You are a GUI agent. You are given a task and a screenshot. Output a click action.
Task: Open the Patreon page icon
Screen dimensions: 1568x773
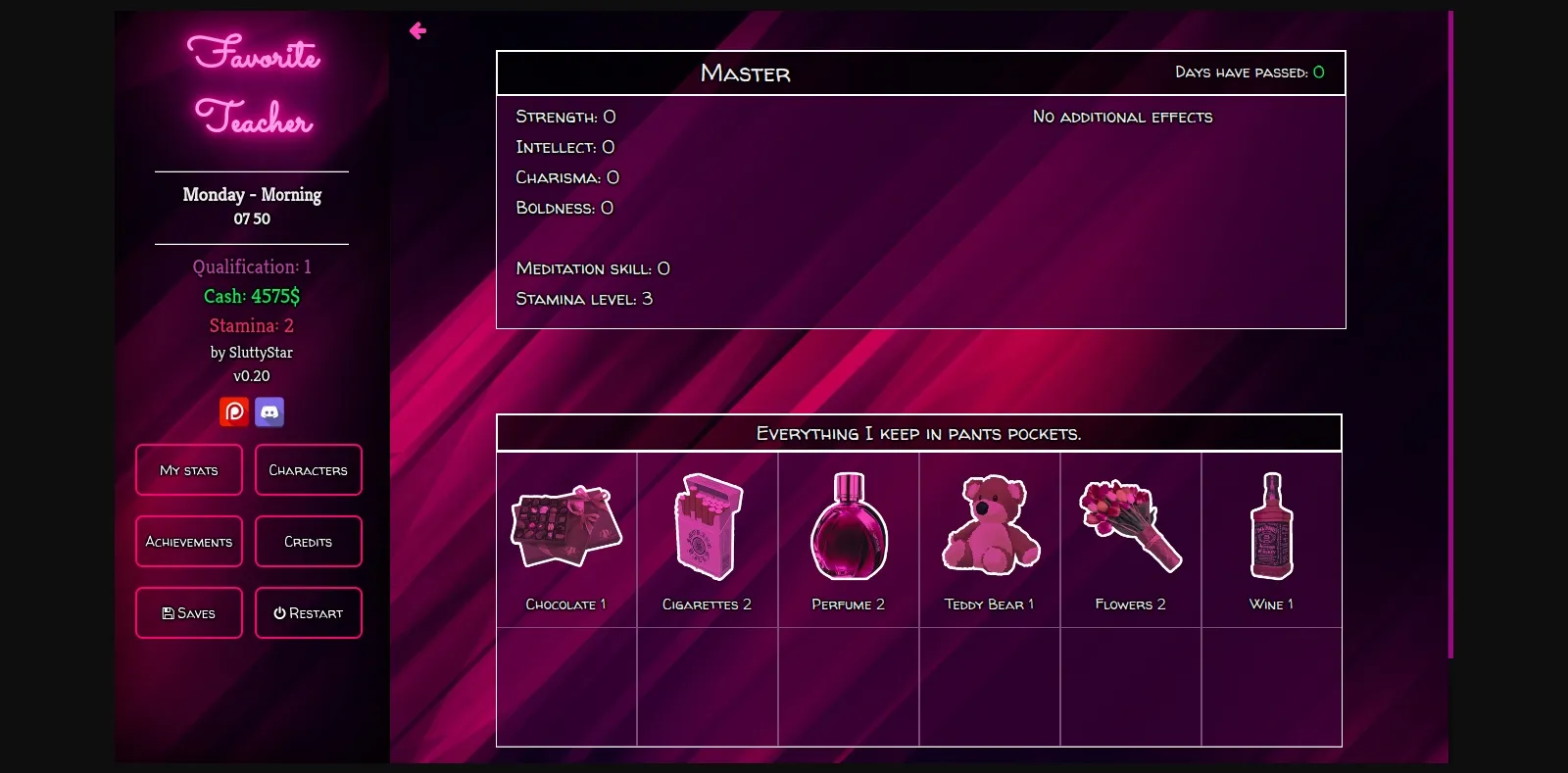233,411
